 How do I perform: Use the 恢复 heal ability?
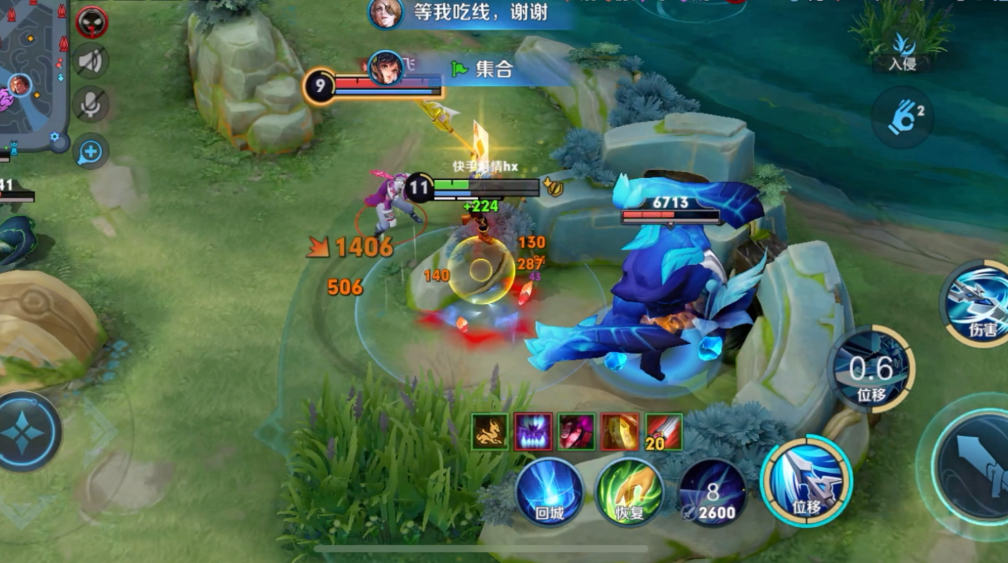coord(630,492)
